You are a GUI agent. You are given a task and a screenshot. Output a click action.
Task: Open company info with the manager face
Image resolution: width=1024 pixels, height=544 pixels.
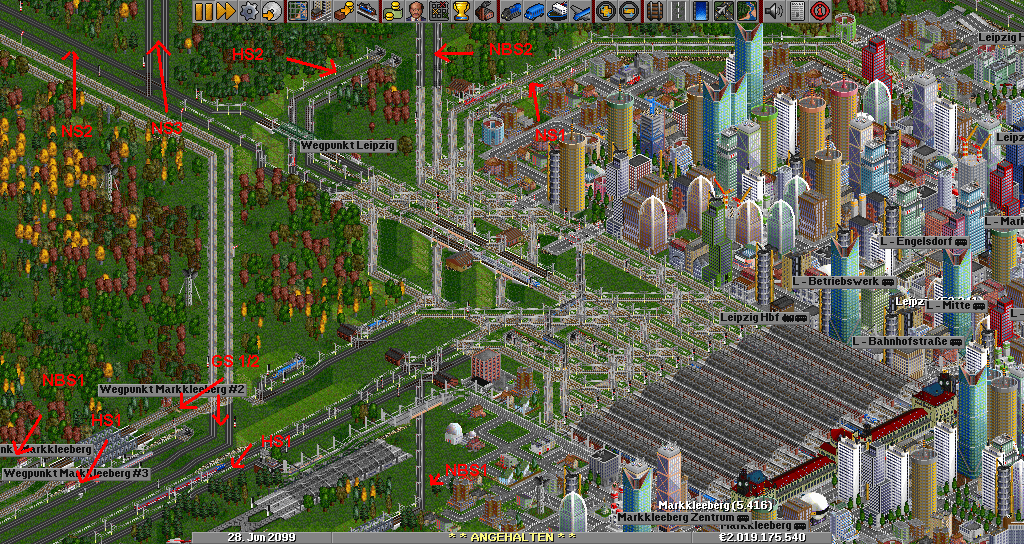click(415, 11)
